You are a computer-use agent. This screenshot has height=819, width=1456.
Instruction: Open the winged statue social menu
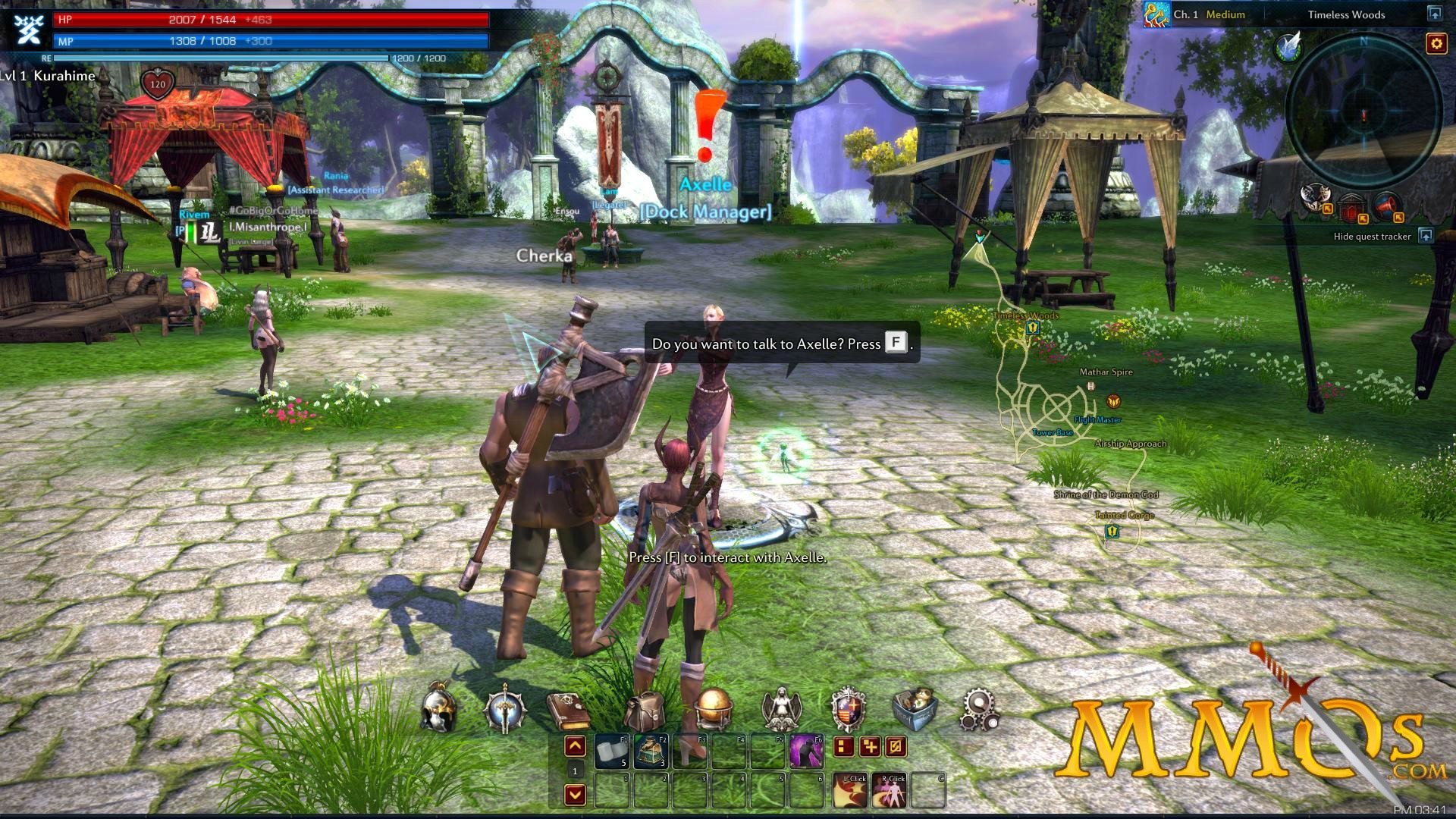click(x=780, y=708)
